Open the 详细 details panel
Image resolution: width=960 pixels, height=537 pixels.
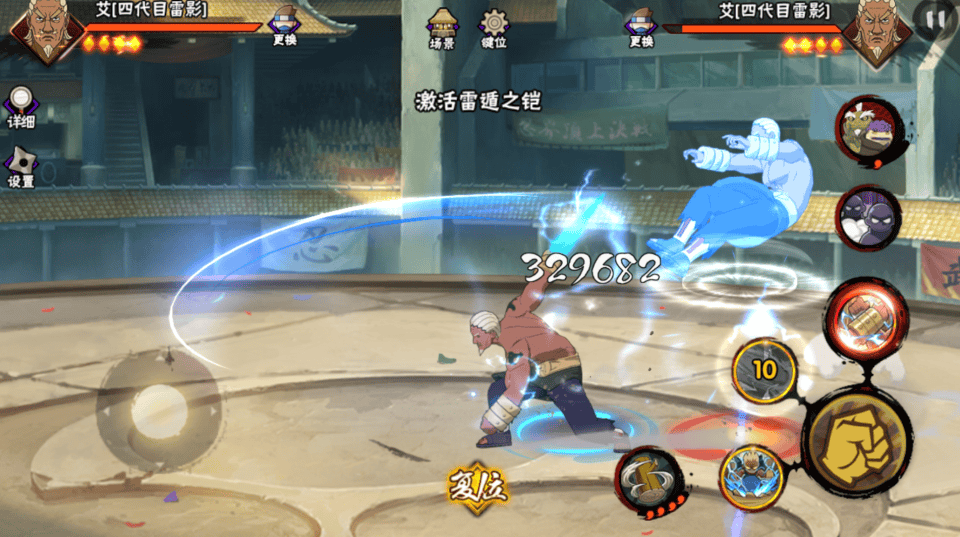coord(21,107)
